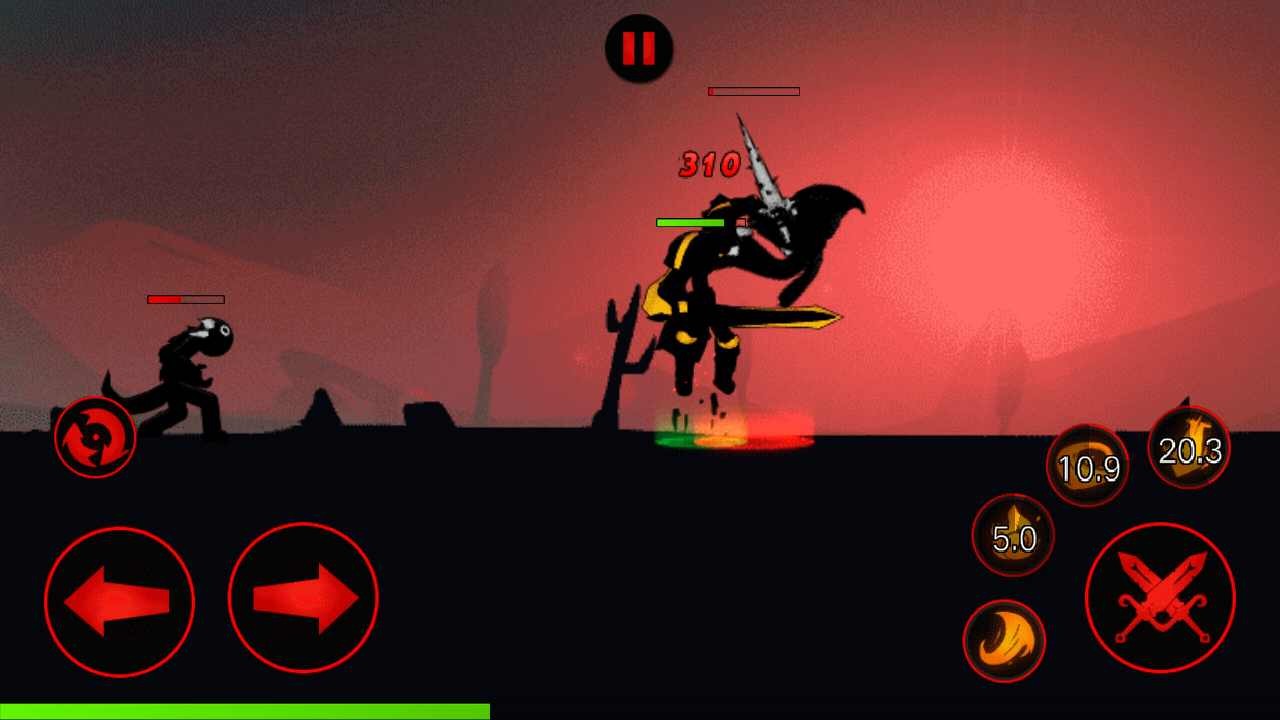Use the skill on 5.0 second cooldown
Screen dimensions: 1280x720
(1015, 537)
